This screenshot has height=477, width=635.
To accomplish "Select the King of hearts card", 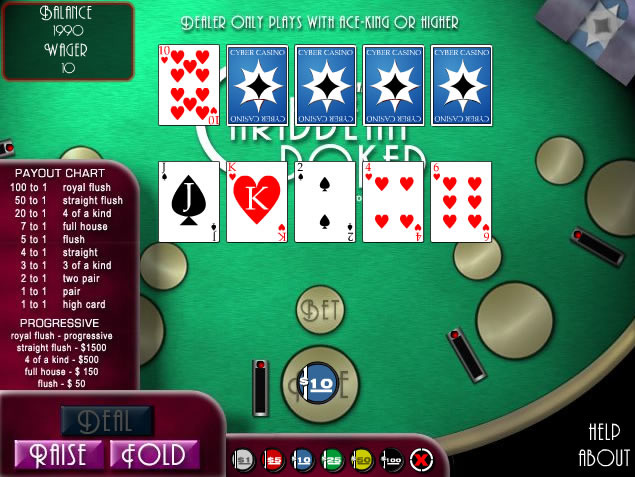I will coord(257,201).
